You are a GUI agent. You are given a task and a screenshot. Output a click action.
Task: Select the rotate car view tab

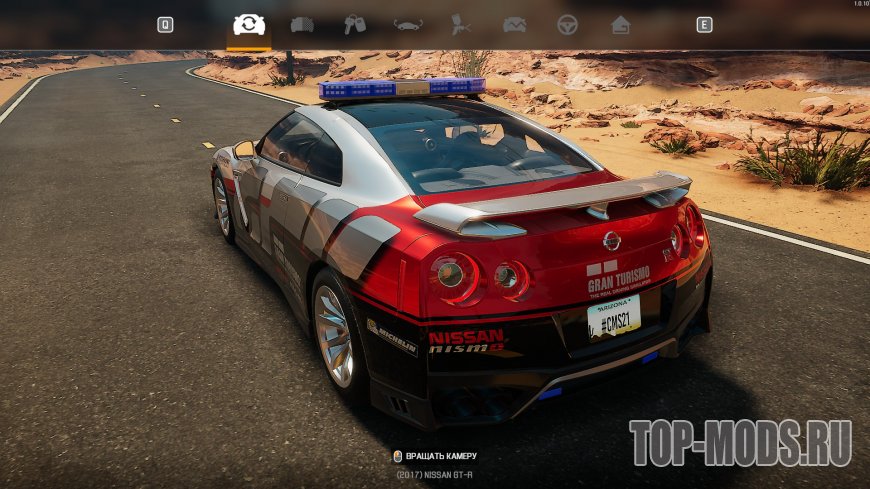[x=249, y=25]
